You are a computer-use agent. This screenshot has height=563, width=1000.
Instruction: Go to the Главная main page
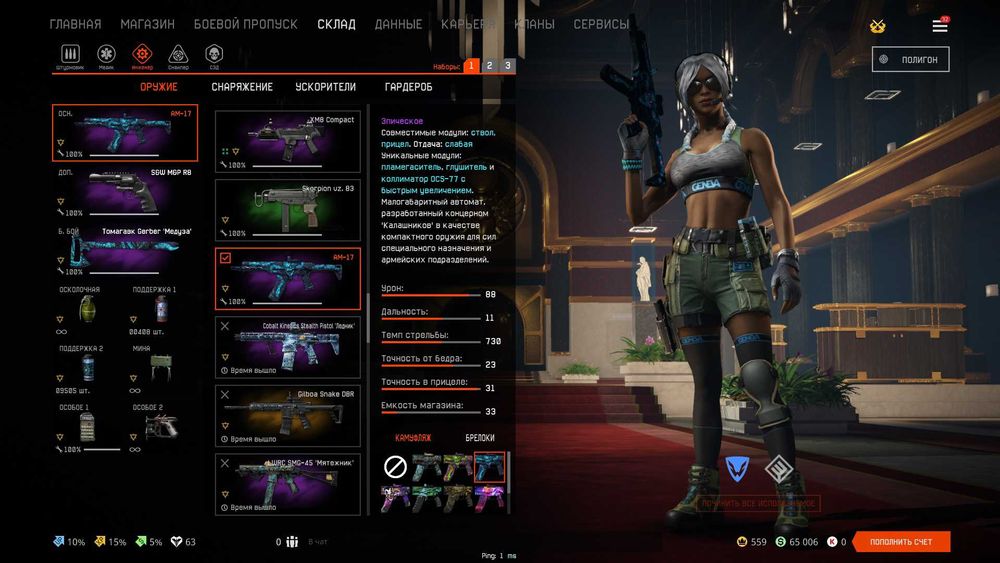(75, 24)
